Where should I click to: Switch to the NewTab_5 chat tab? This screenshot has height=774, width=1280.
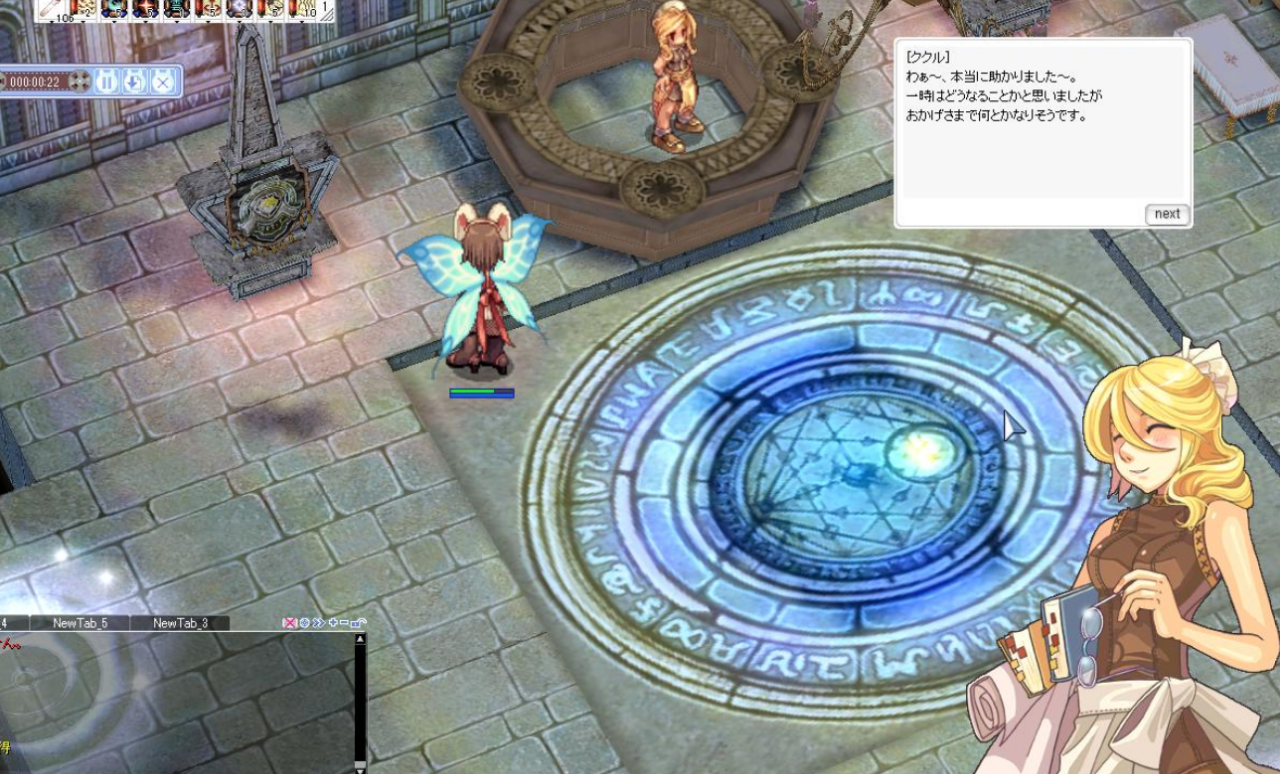pyautogui.click(x=80, y=623)
